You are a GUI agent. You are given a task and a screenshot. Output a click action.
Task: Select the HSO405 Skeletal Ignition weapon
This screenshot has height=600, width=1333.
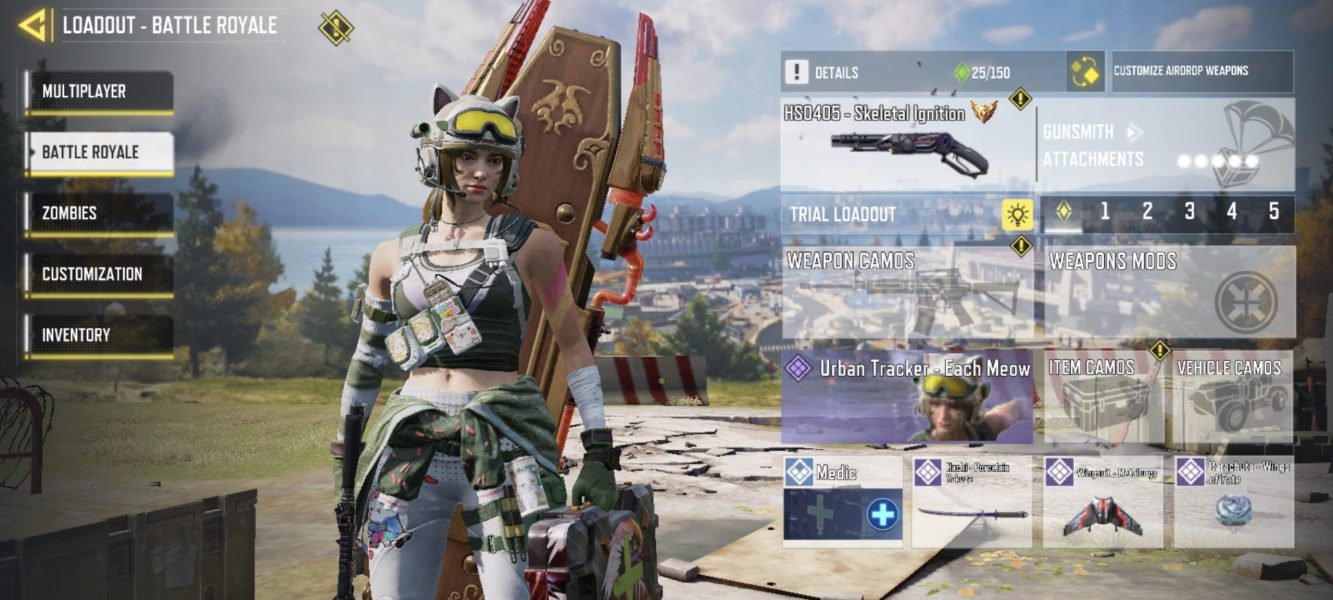pos(907,145)
